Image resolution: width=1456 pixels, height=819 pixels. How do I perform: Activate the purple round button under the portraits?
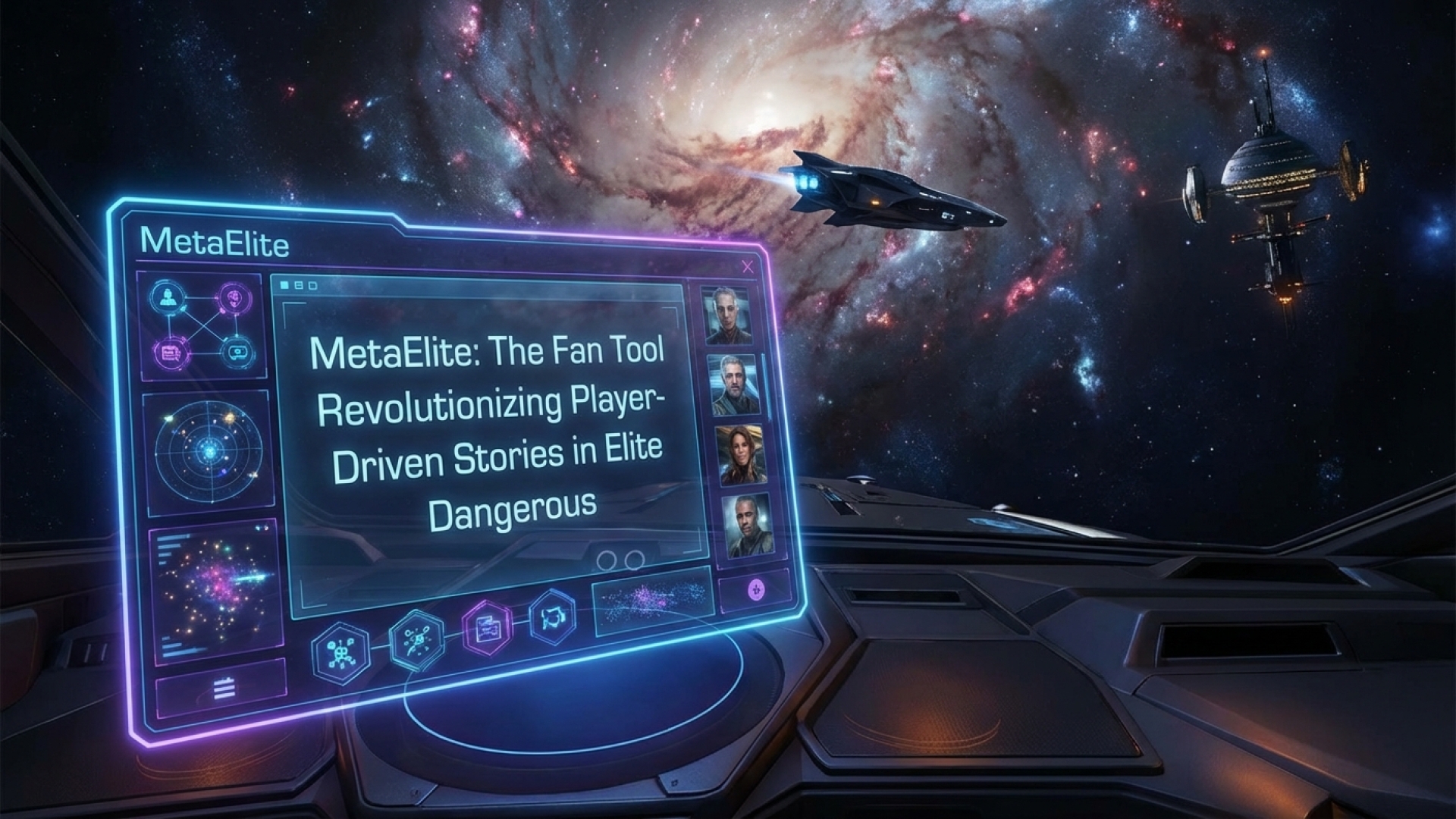click(x=755, y=590)
